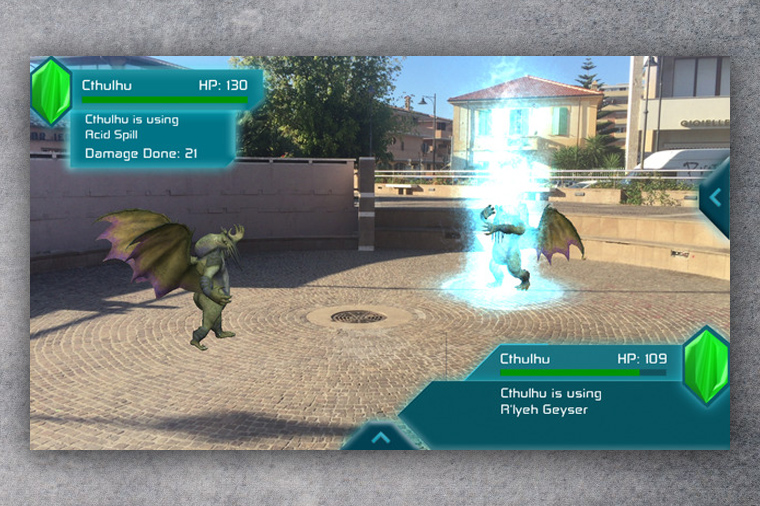Expand the left-pointing arrow side panel
Viewport: 760px width, 506px height.
tap(716, 197)
